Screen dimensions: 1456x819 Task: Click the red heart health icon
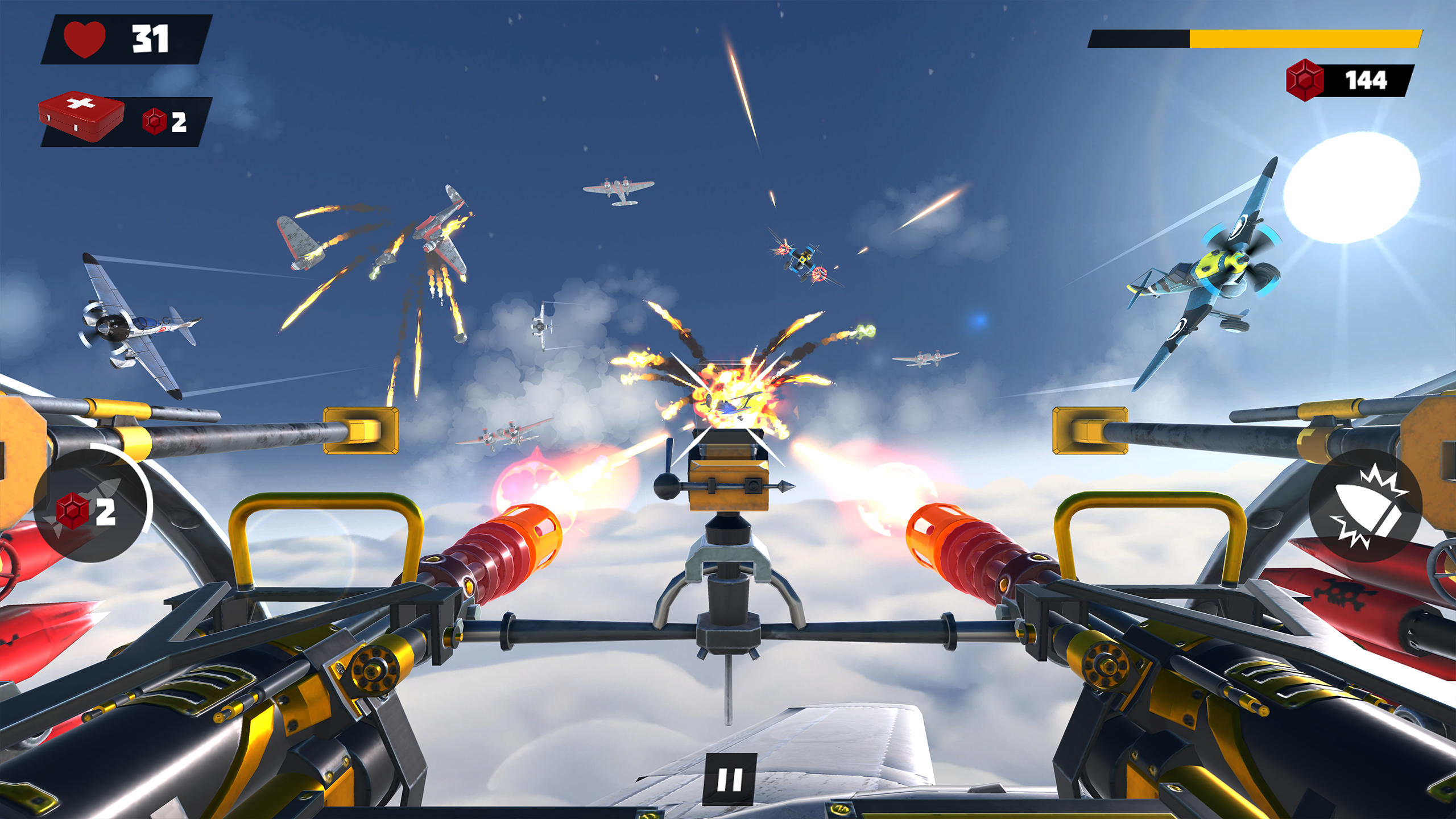84,39
